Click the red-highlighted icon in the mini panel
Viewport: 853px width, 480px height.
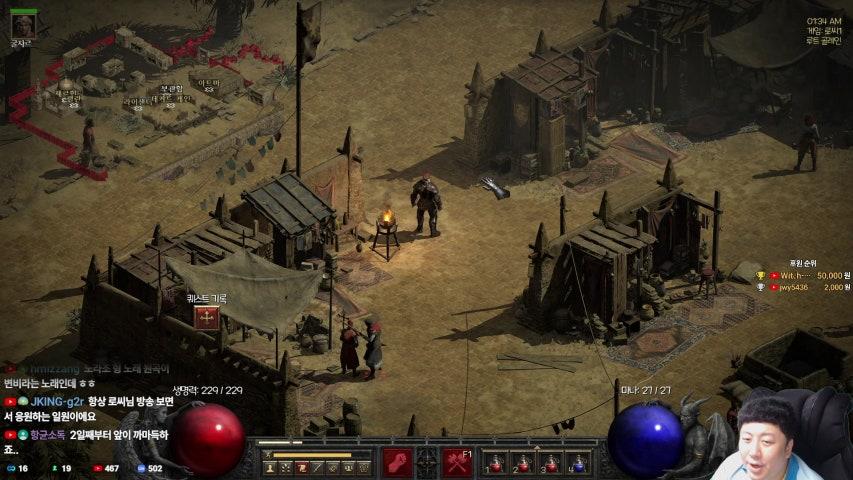(x=301, y=468)
